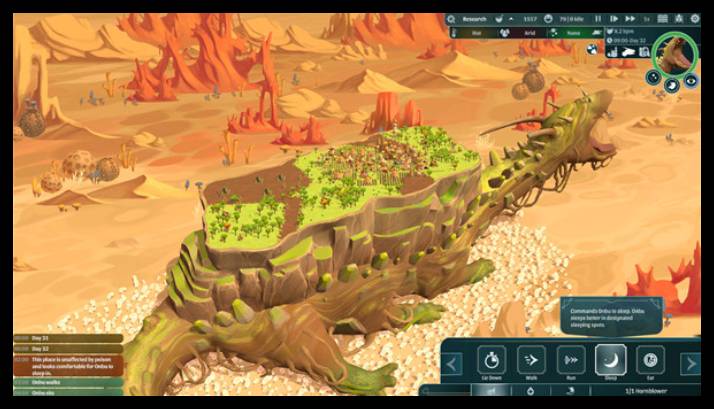Command Onbu to Run
714x409 pixels.
(x=571, y=360)
